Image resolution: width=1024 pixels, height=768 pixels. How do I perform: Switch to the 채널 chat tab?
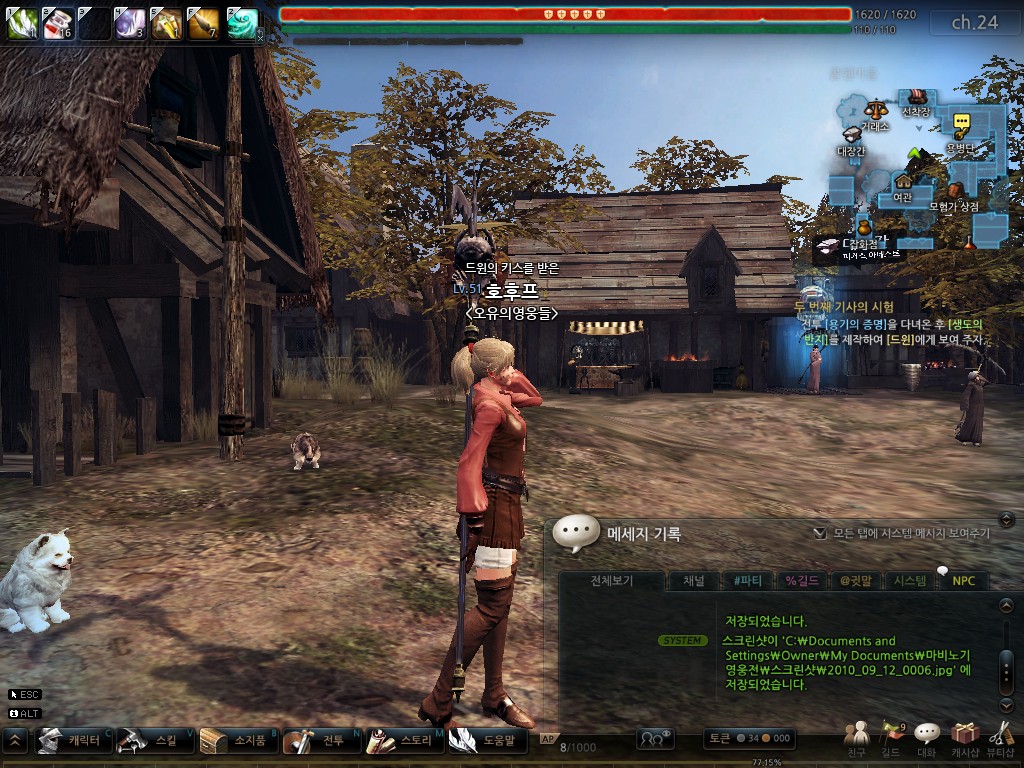tap(693, 581)
